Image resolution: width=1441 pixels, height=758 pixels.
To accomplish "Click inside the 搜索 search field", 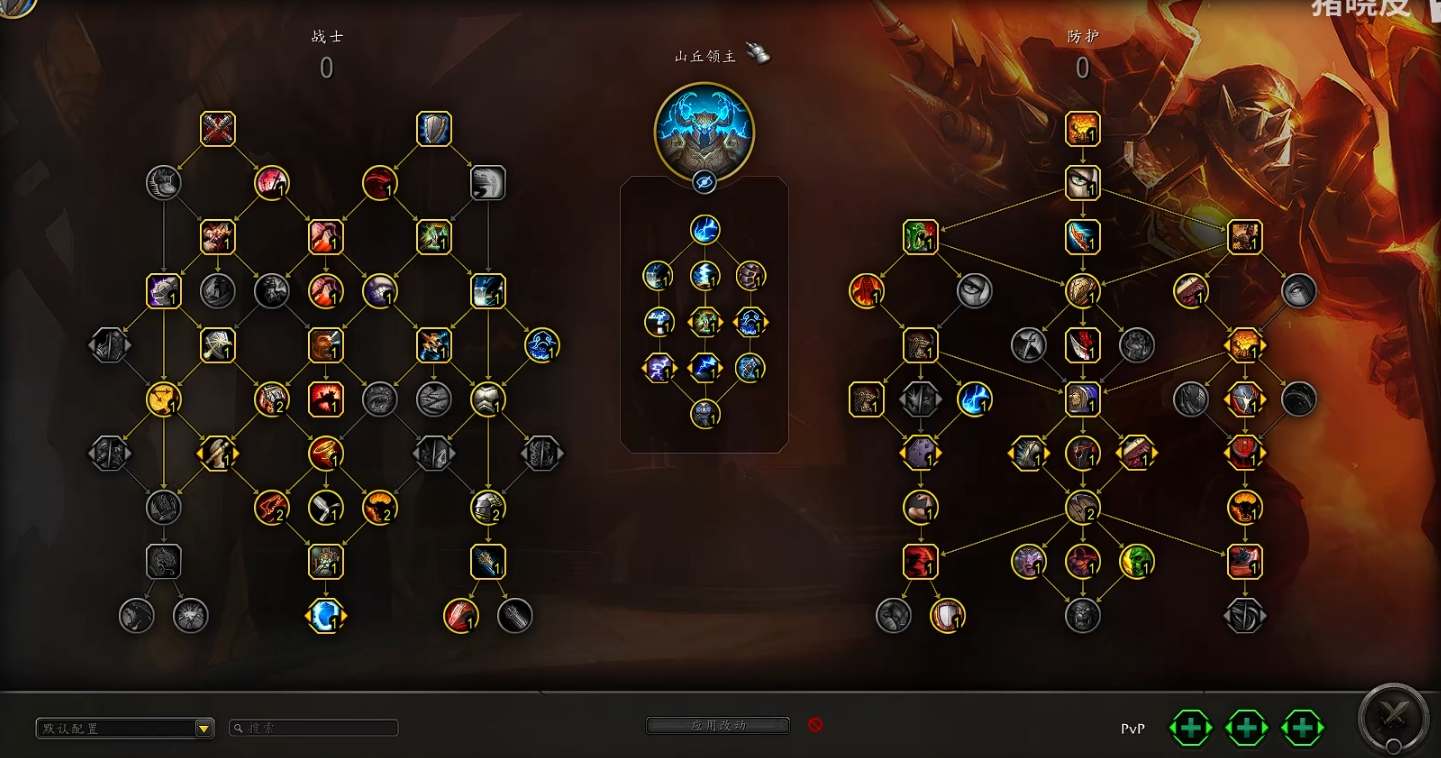I will pyautogui.click(x=313, y=727).
